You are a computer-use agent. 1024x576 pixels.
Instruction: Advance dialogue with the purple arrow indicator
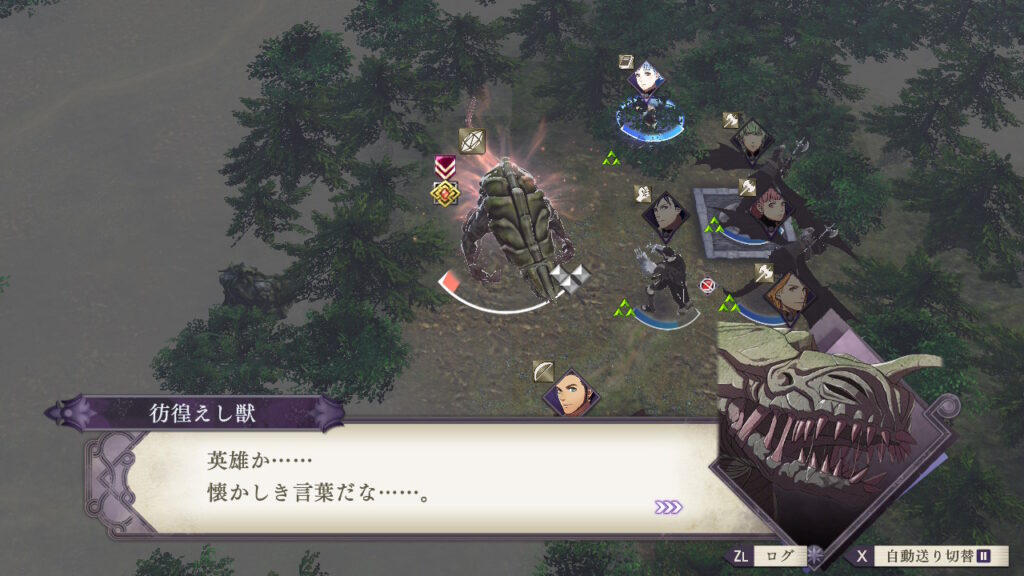click(x=668, y=507)
